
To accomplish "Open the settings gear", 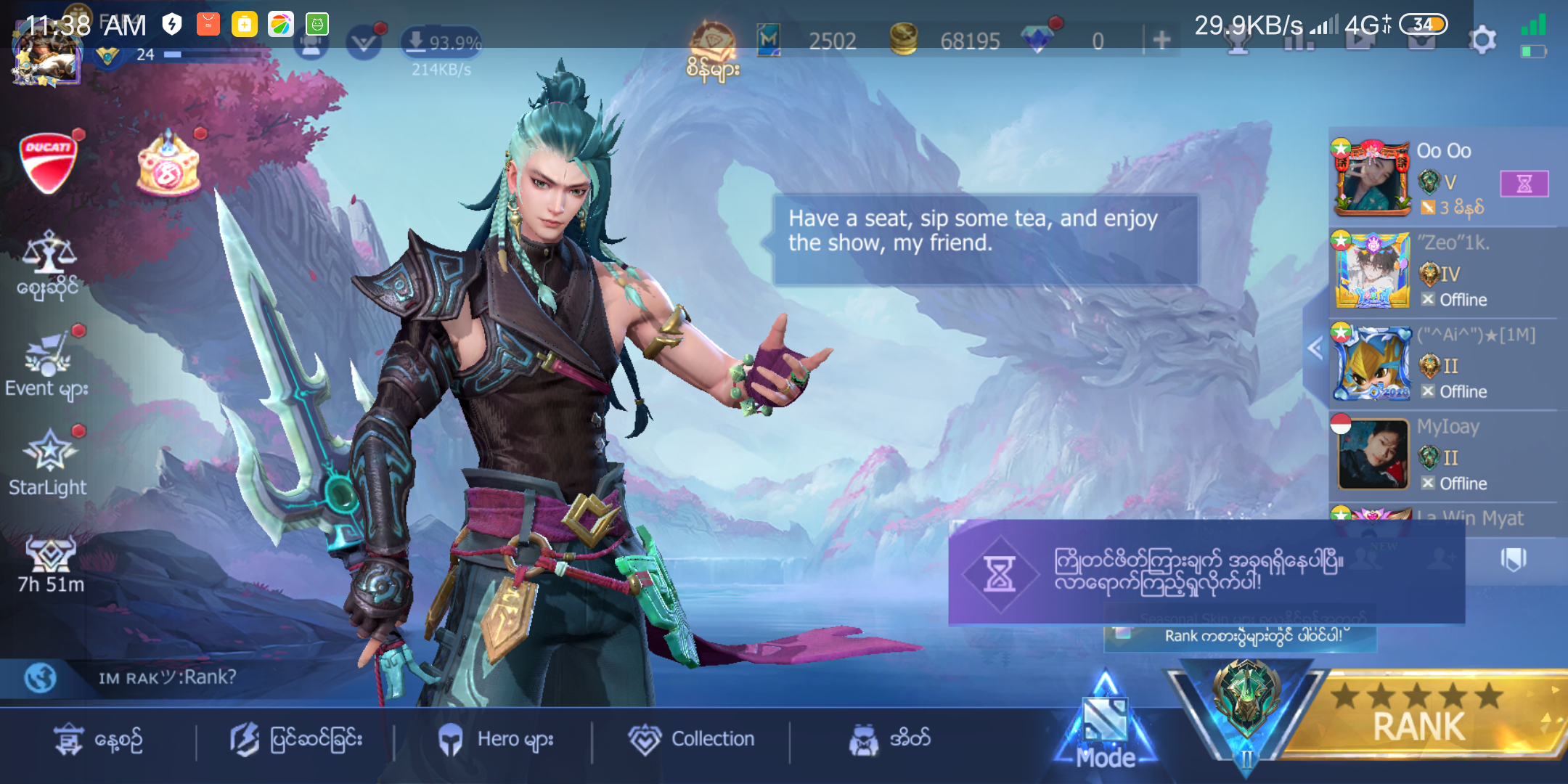I will [x=1482, y=41].
